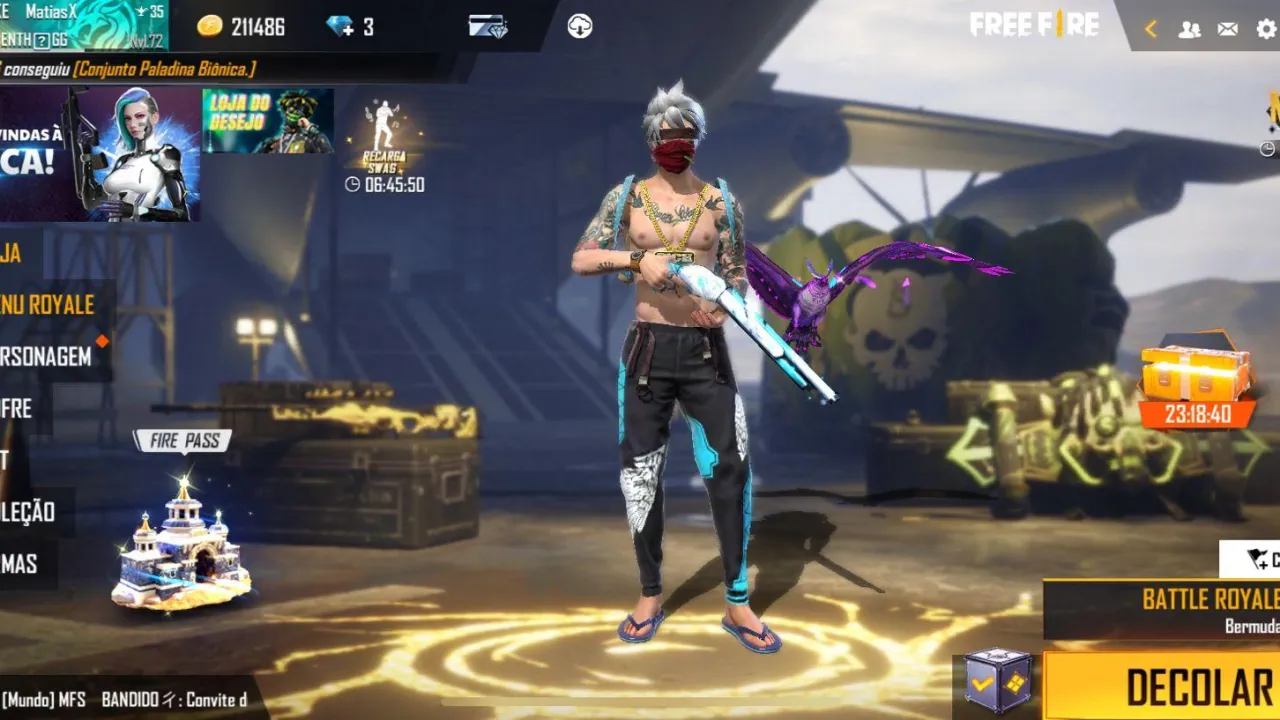Open the Personagem section with the new-content marker

(45, 355)
